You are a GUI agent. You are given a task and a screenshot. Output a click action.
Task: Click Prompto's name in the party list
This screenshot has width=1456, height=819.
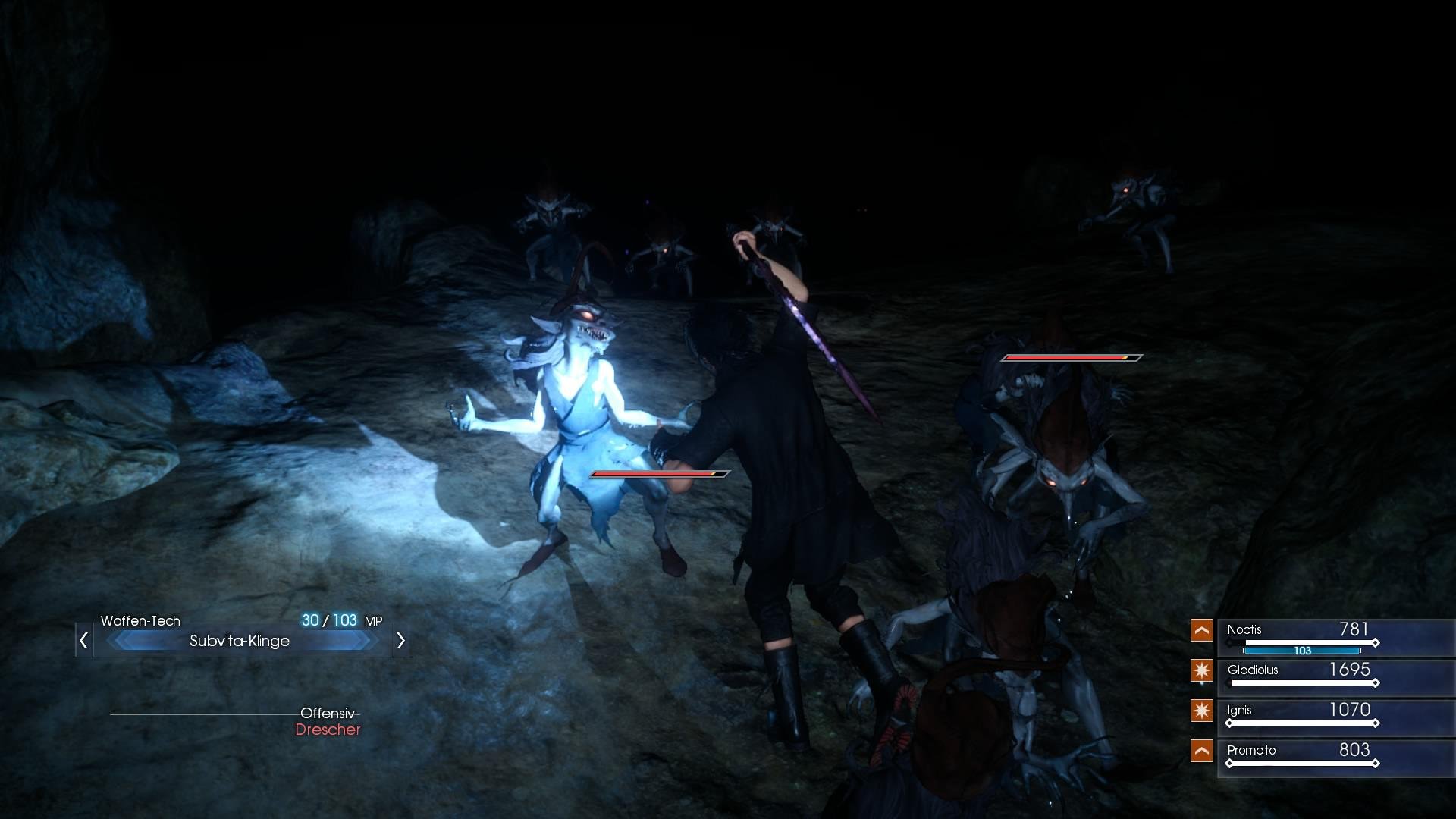[x=1250, y=751]
